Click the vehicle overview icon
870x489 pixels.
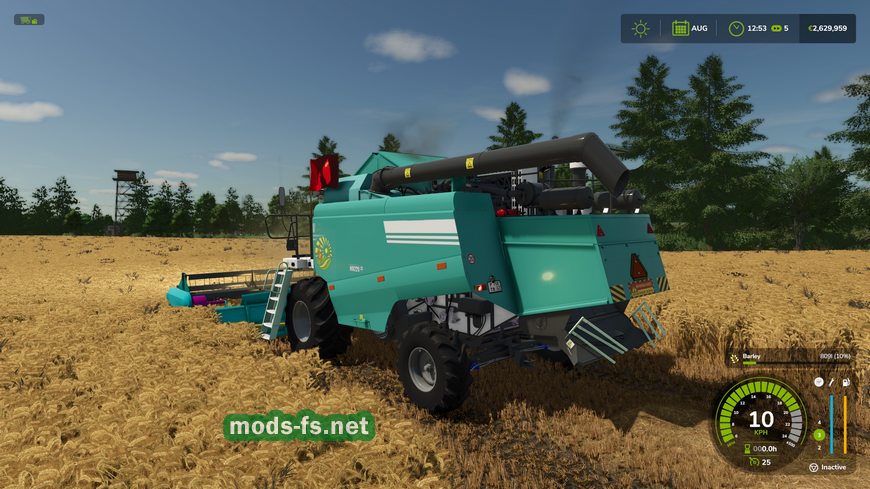coord(28,20)
